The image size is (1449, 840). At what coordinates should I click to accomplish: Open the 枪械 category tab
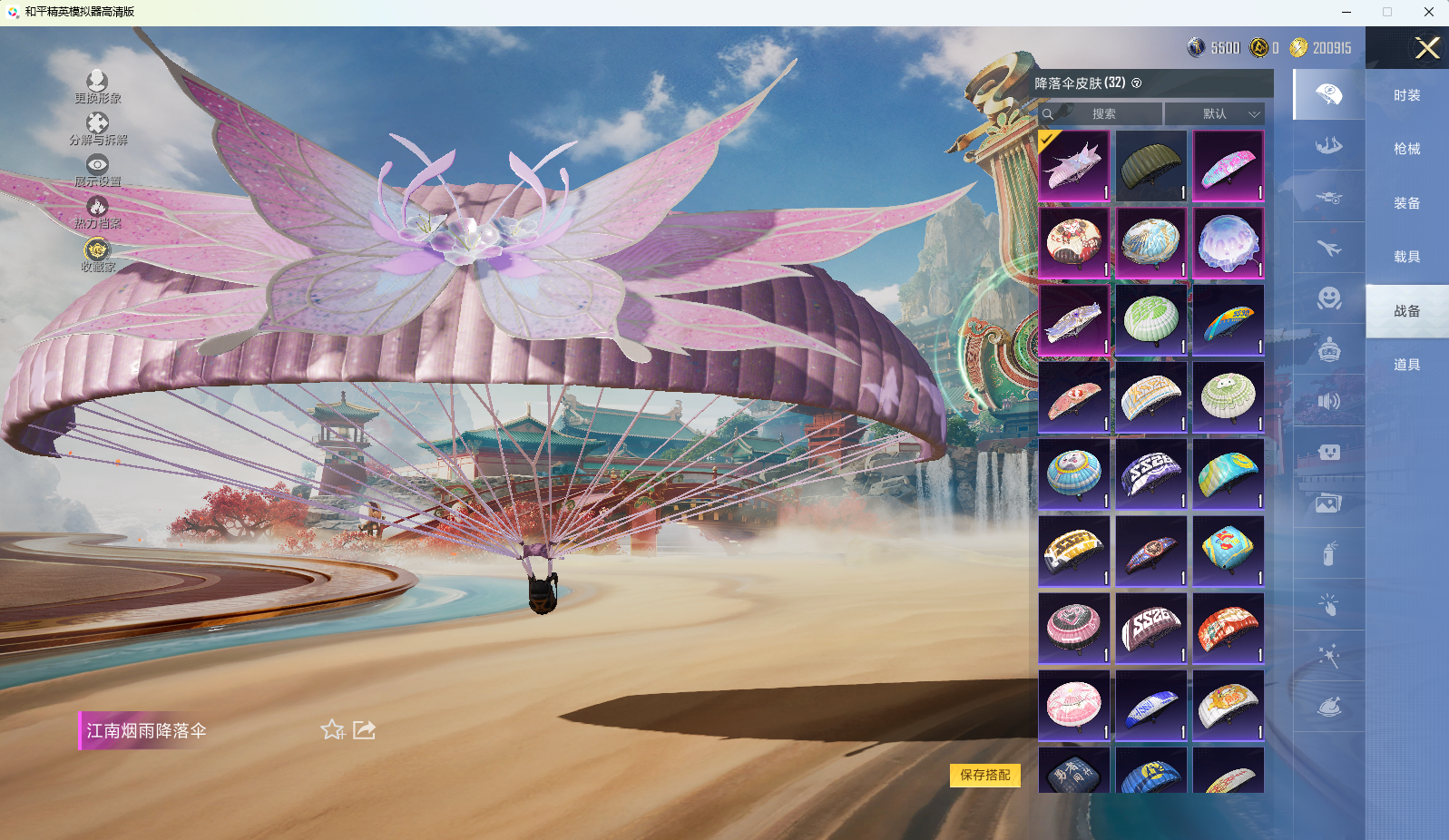[x=1406, y=149]
